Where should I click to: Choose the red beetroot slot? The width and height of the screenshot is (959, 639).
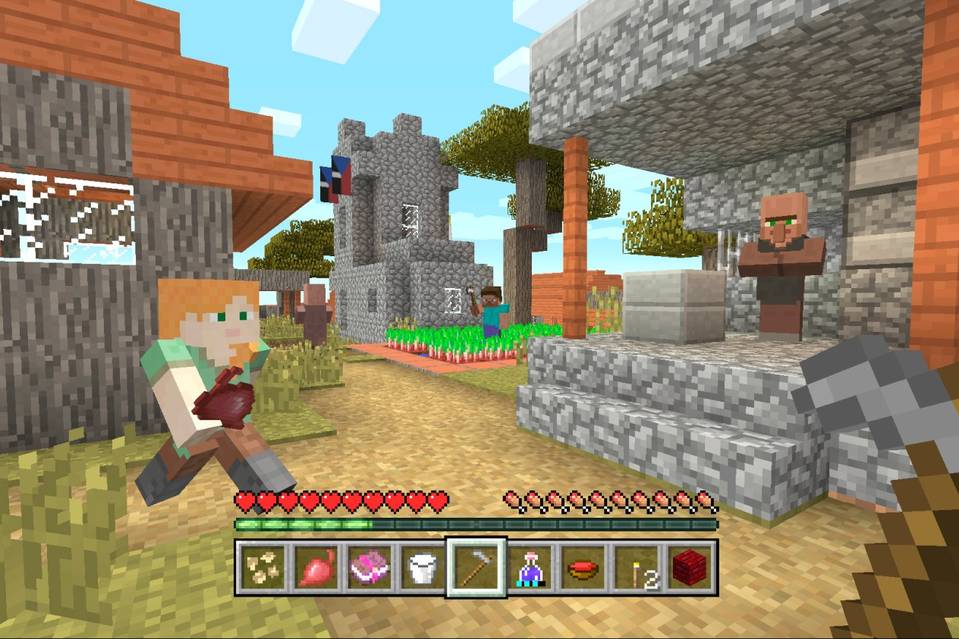316,568
